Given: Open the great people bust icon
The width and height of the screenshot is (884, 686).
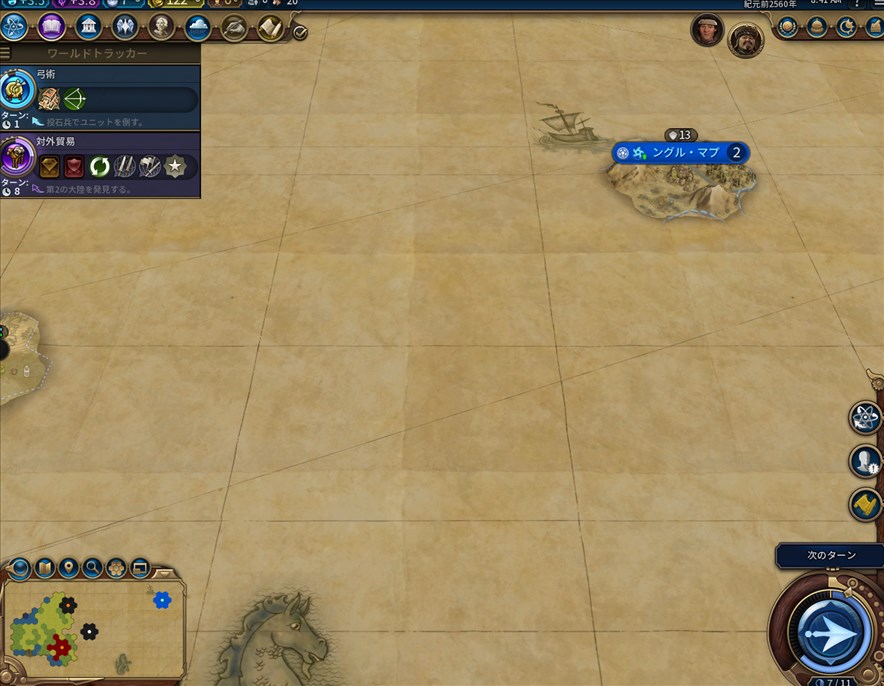Looking at the screenshot, I should pos(162,27).
